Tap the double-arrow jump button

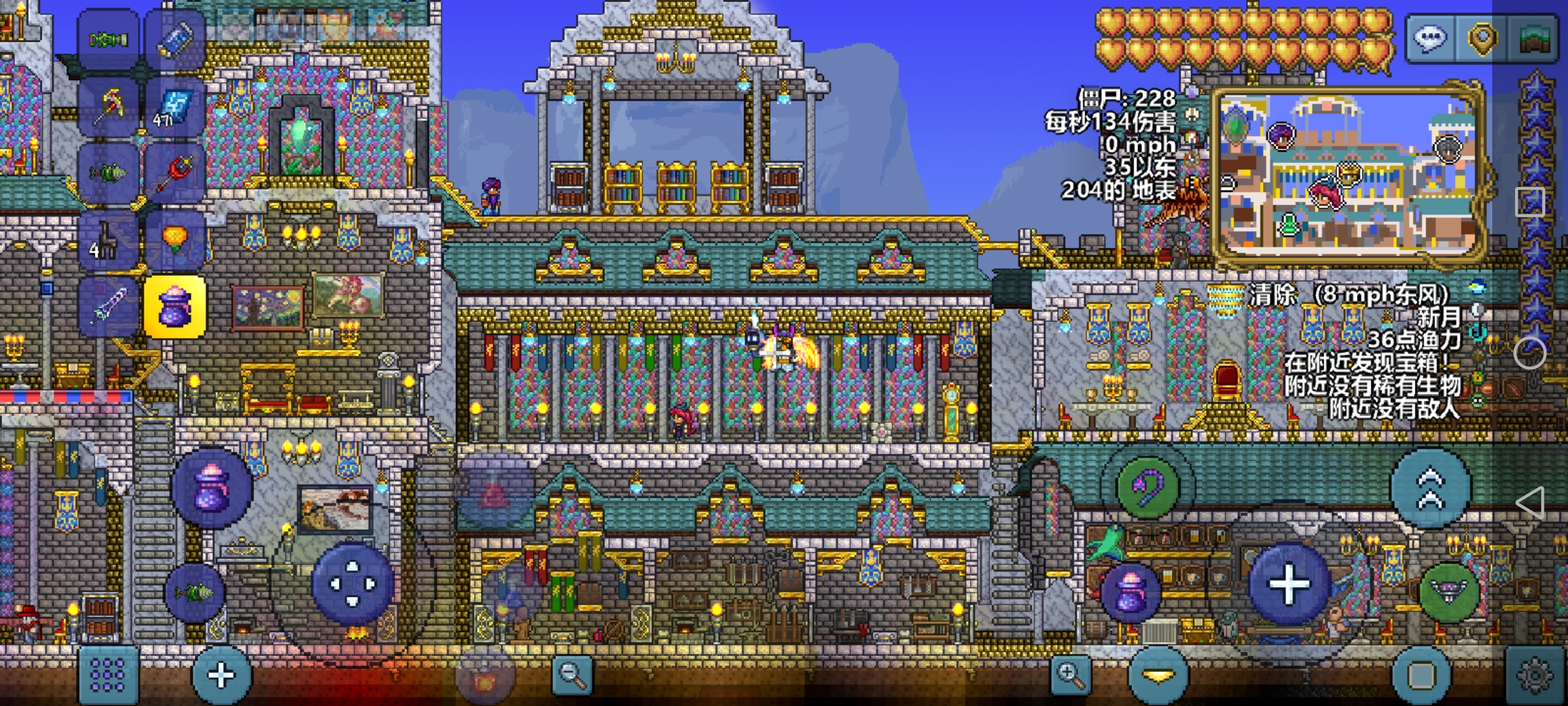click(1430, 489)
